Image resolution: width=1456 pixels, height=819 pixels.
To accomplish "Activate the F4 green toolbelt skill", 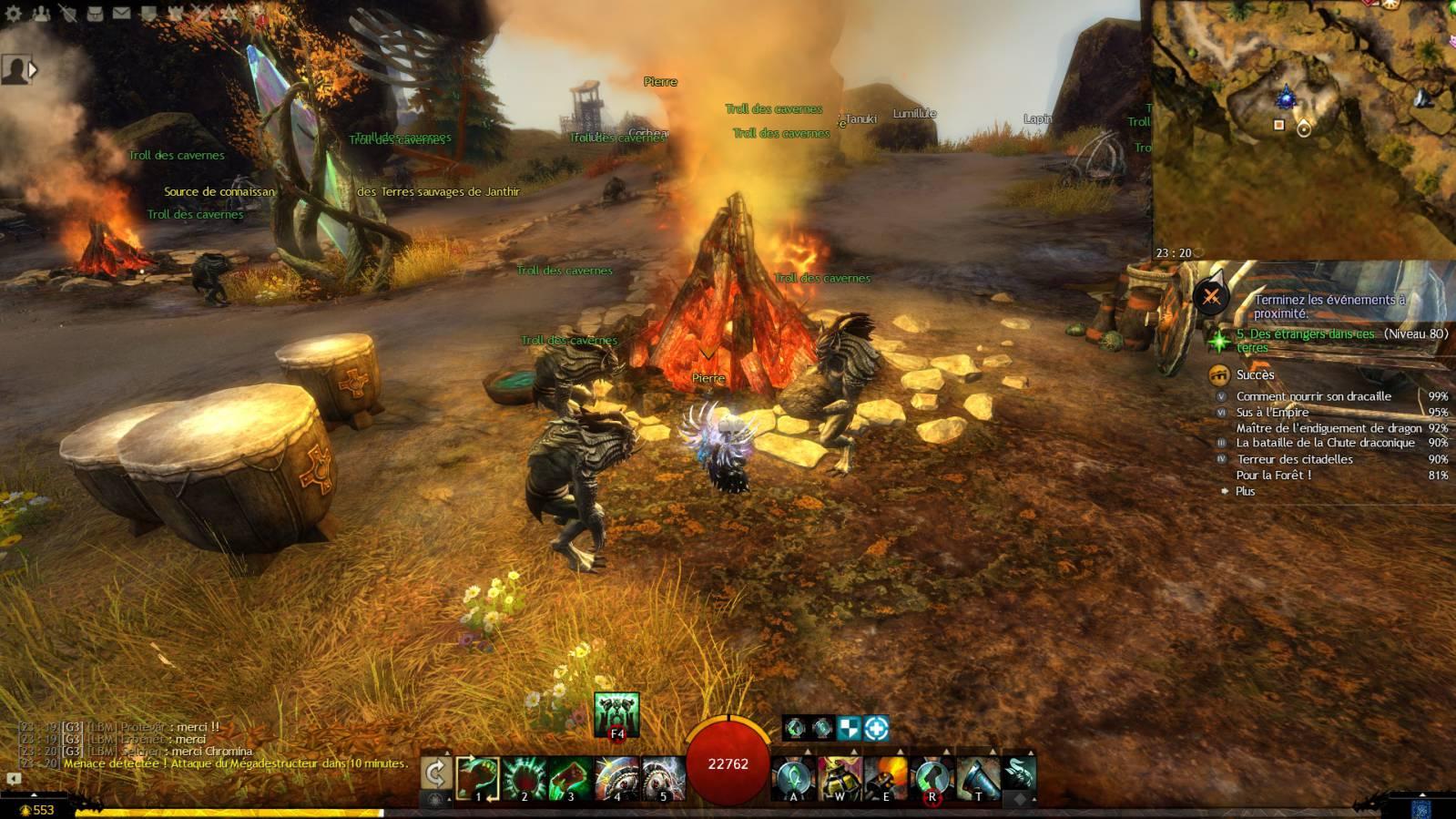I will click(616, 715).
